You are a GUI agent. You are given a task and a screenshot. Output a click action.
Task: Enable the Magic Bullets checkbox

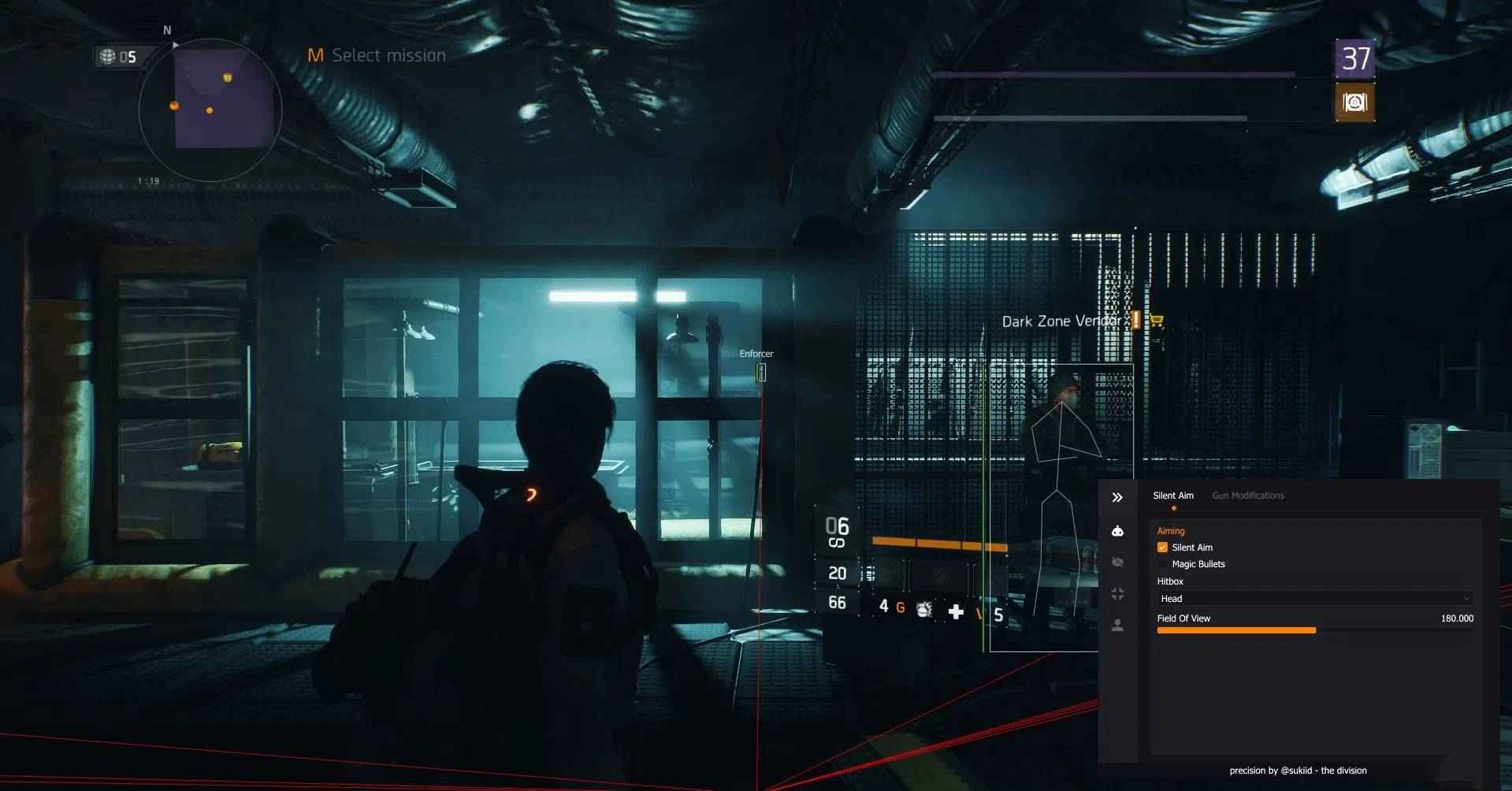click(x=1164, y=563)
